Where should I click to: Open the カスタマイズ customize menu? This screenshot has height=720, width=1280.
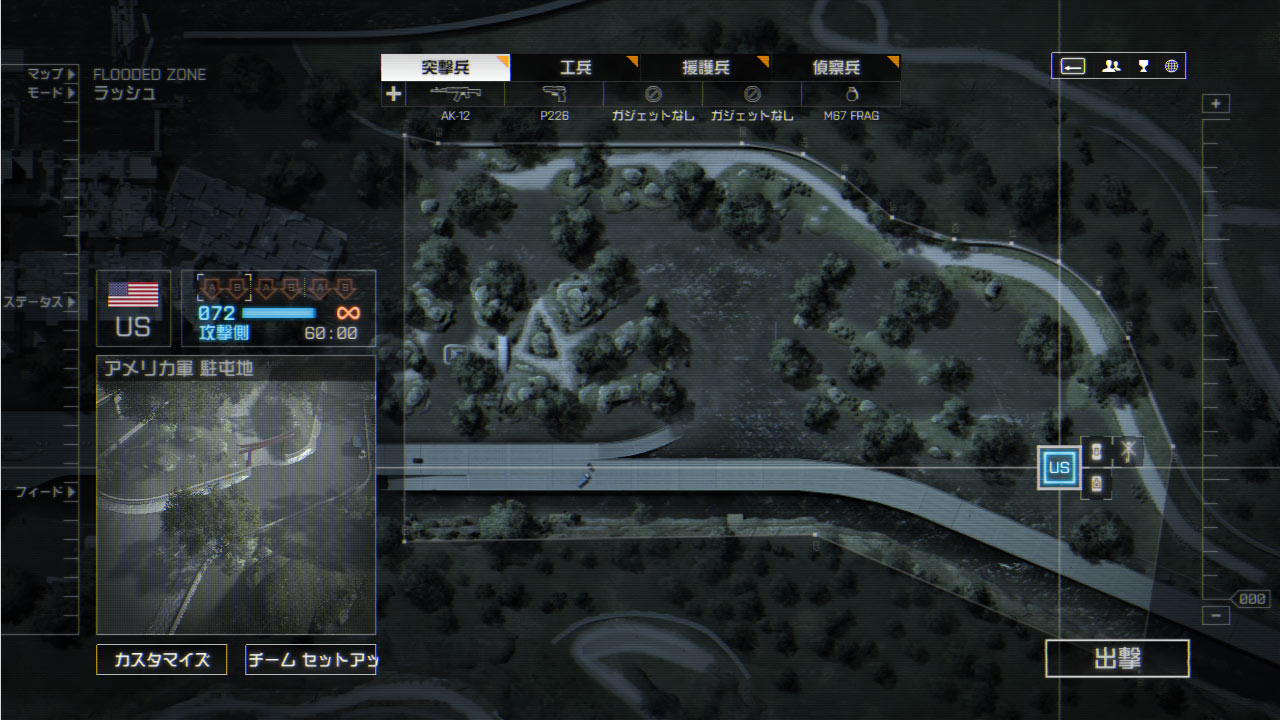coord(161,660)
